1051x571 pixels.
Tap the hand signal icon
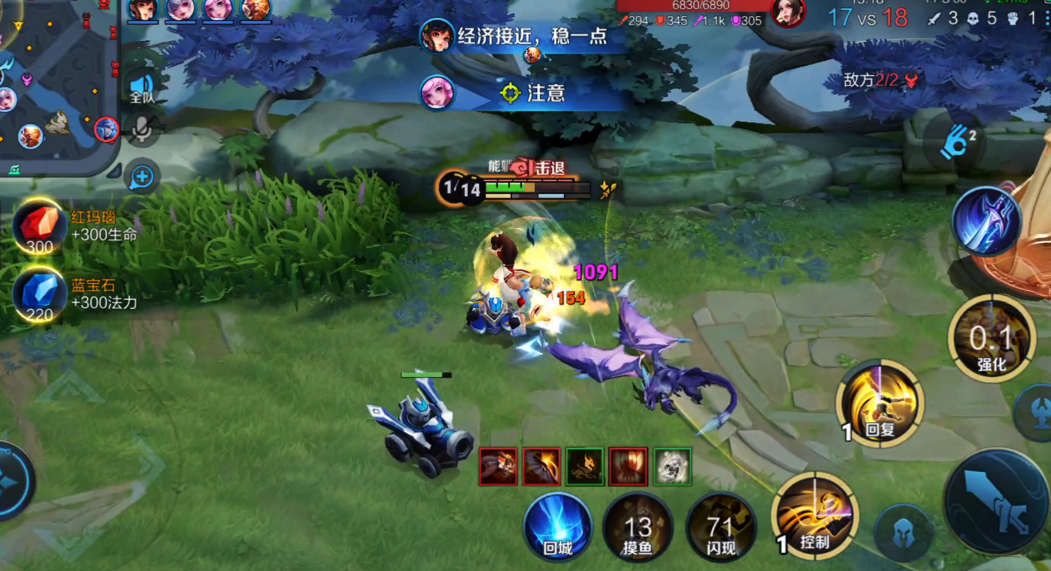coord(956,142)
